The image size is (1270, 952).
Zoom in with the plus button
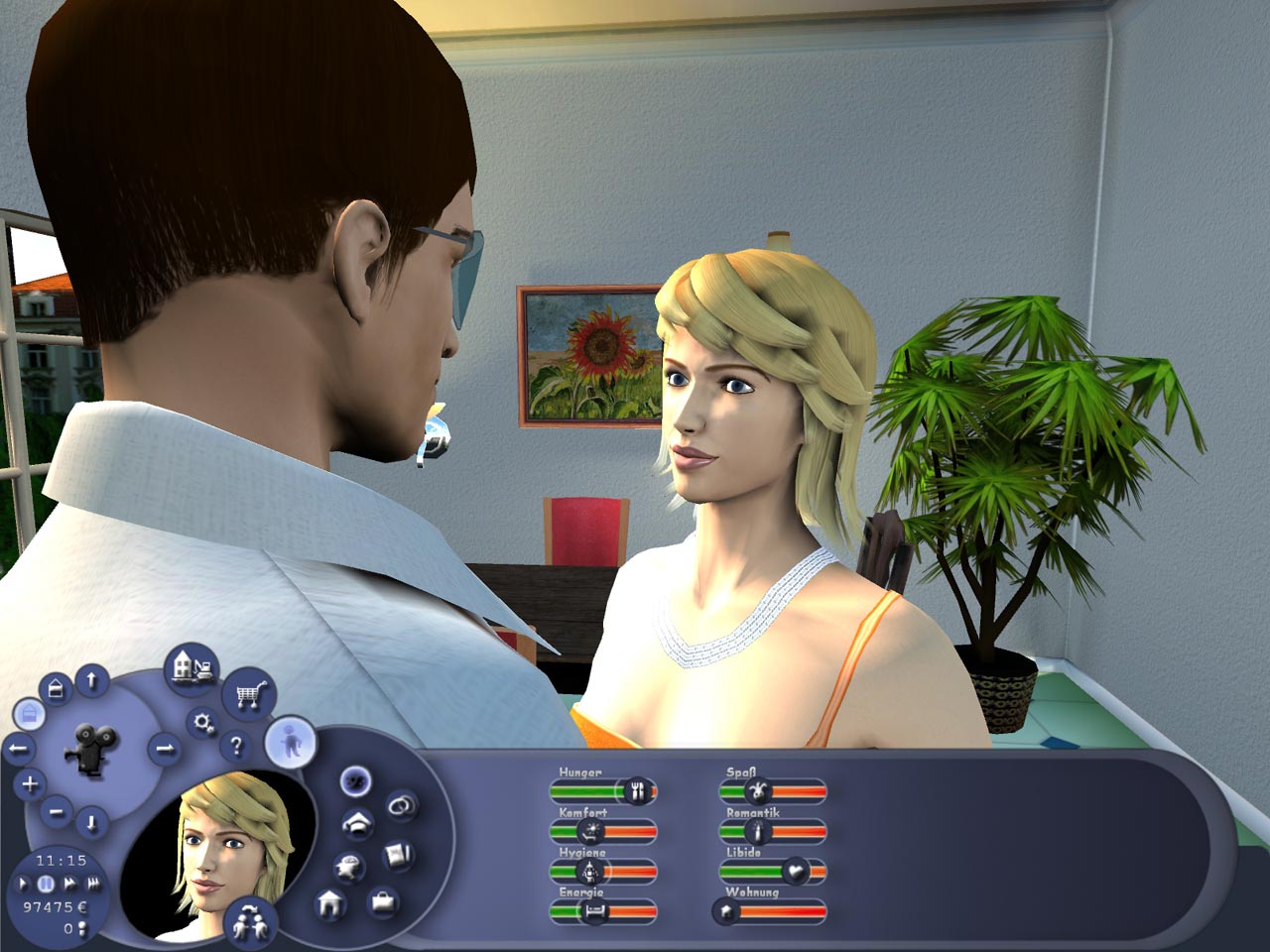click(x=31, y=782)
